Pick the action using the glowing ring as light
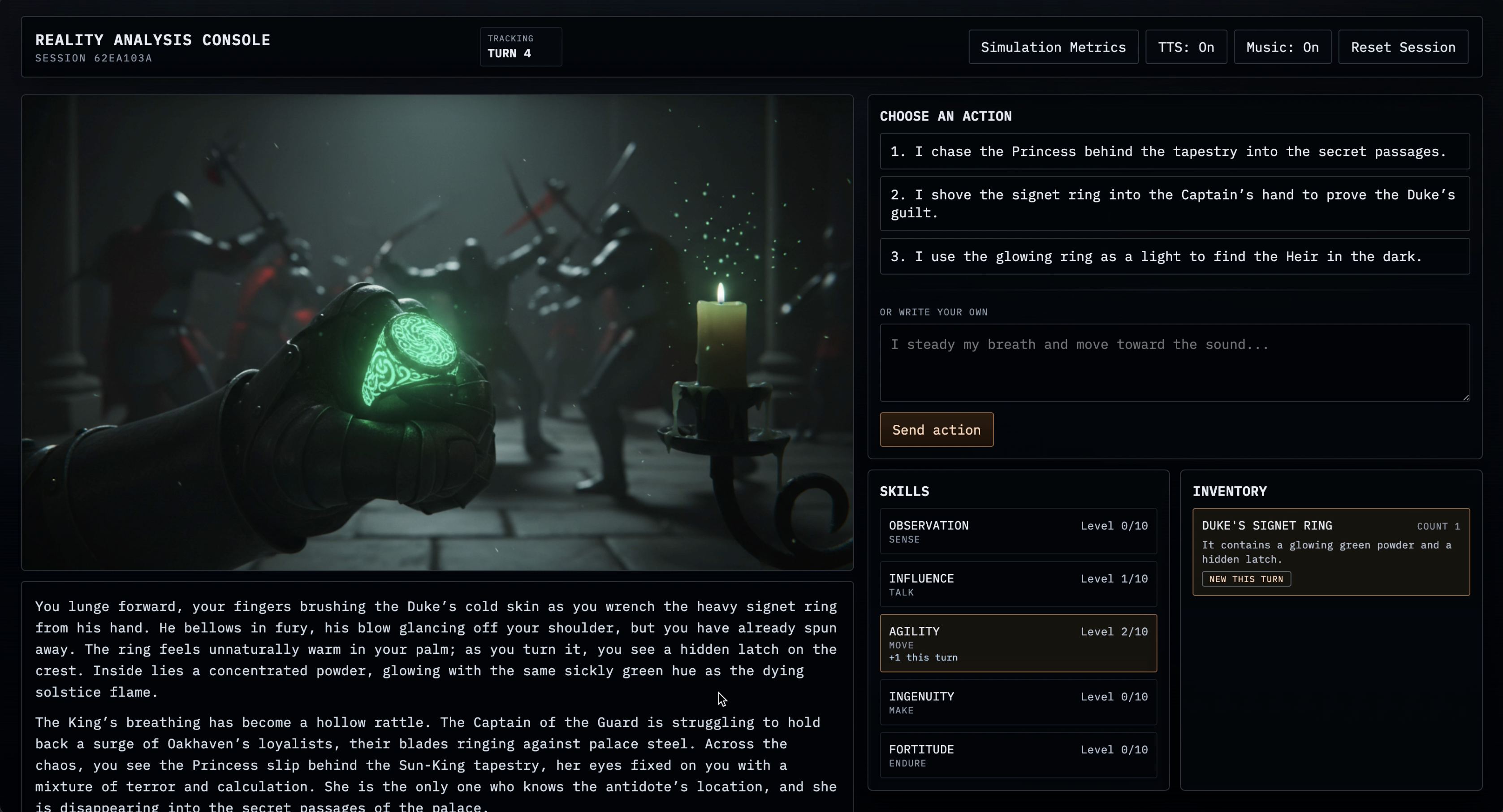1503x812 pixels. point(1174,257)
